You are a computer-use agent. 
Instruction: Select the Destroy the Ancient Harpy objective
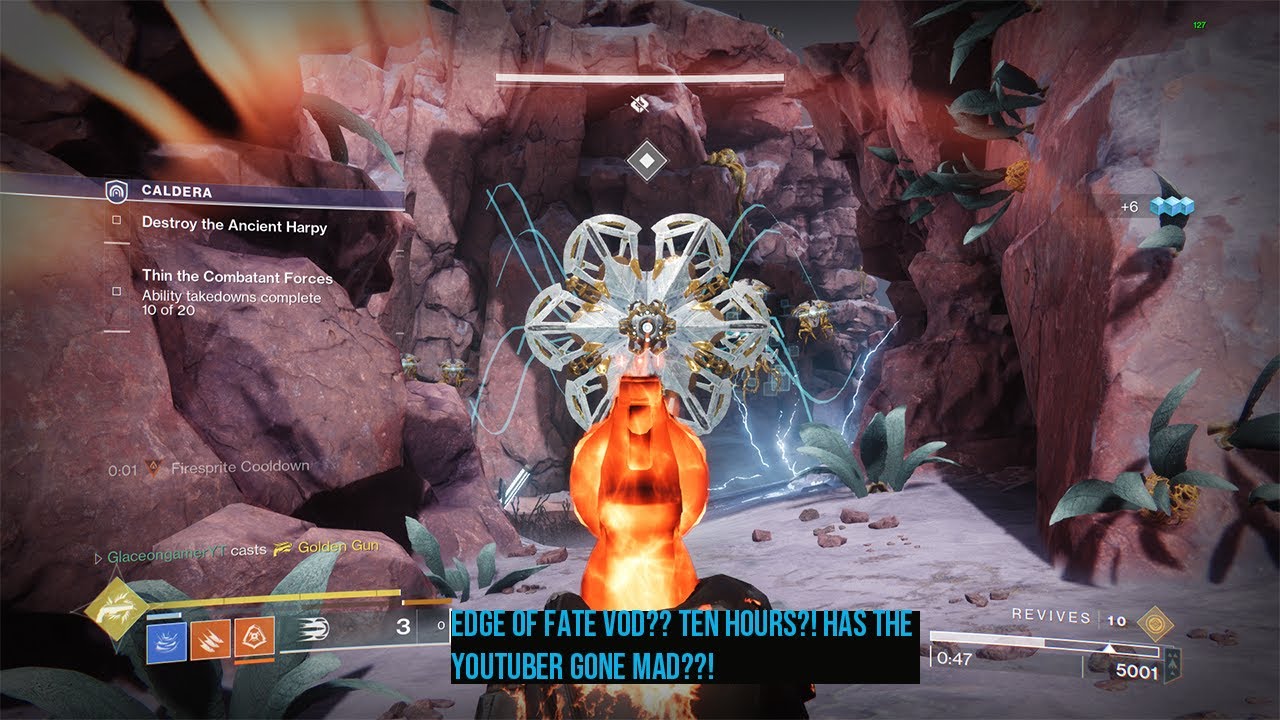(x=234, y=225)
